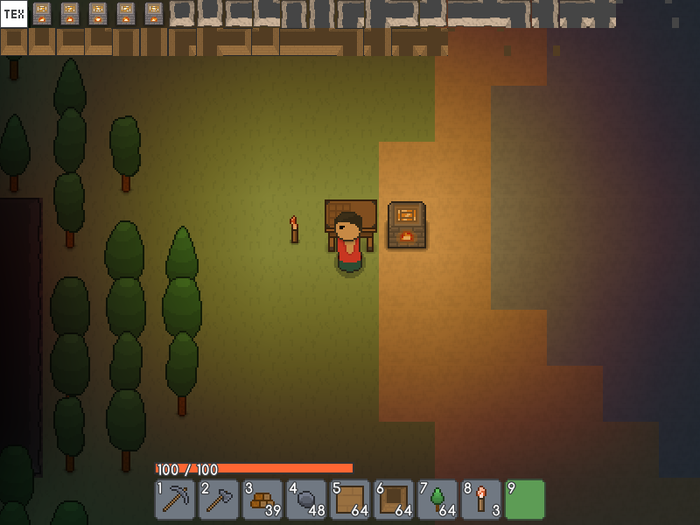Choose the tree sapling stack
Viewport: 700px width, 525px height.
point(438,499)
